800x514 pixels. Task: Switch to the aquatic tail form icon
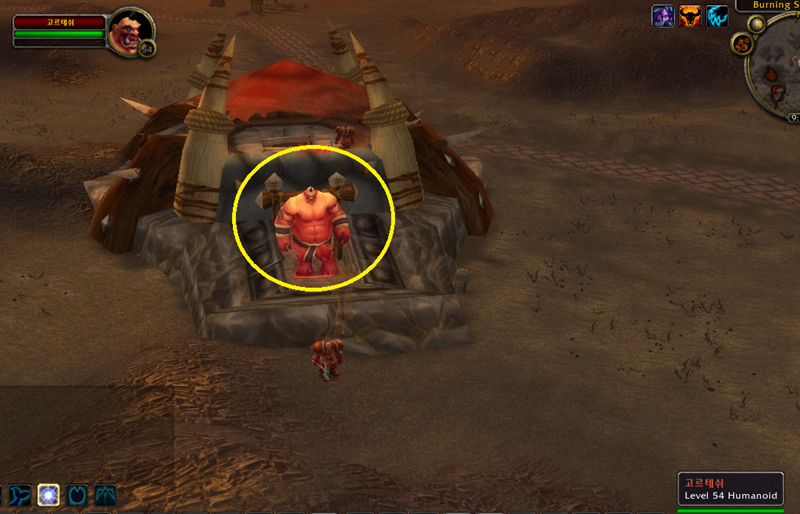coord(20,494)
